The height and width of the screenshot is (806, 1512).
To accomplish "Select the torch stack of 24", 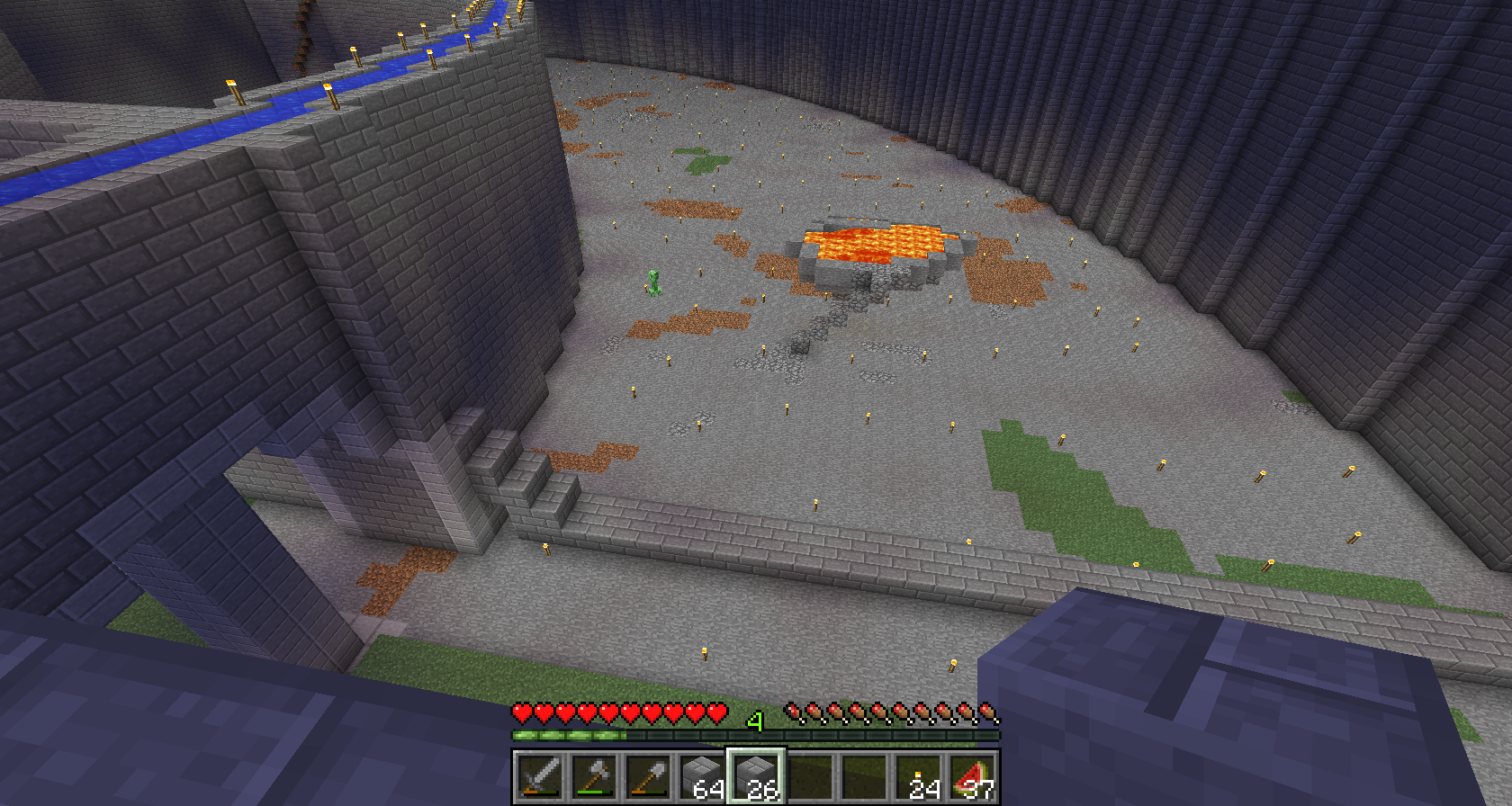I will click(918, 776).
